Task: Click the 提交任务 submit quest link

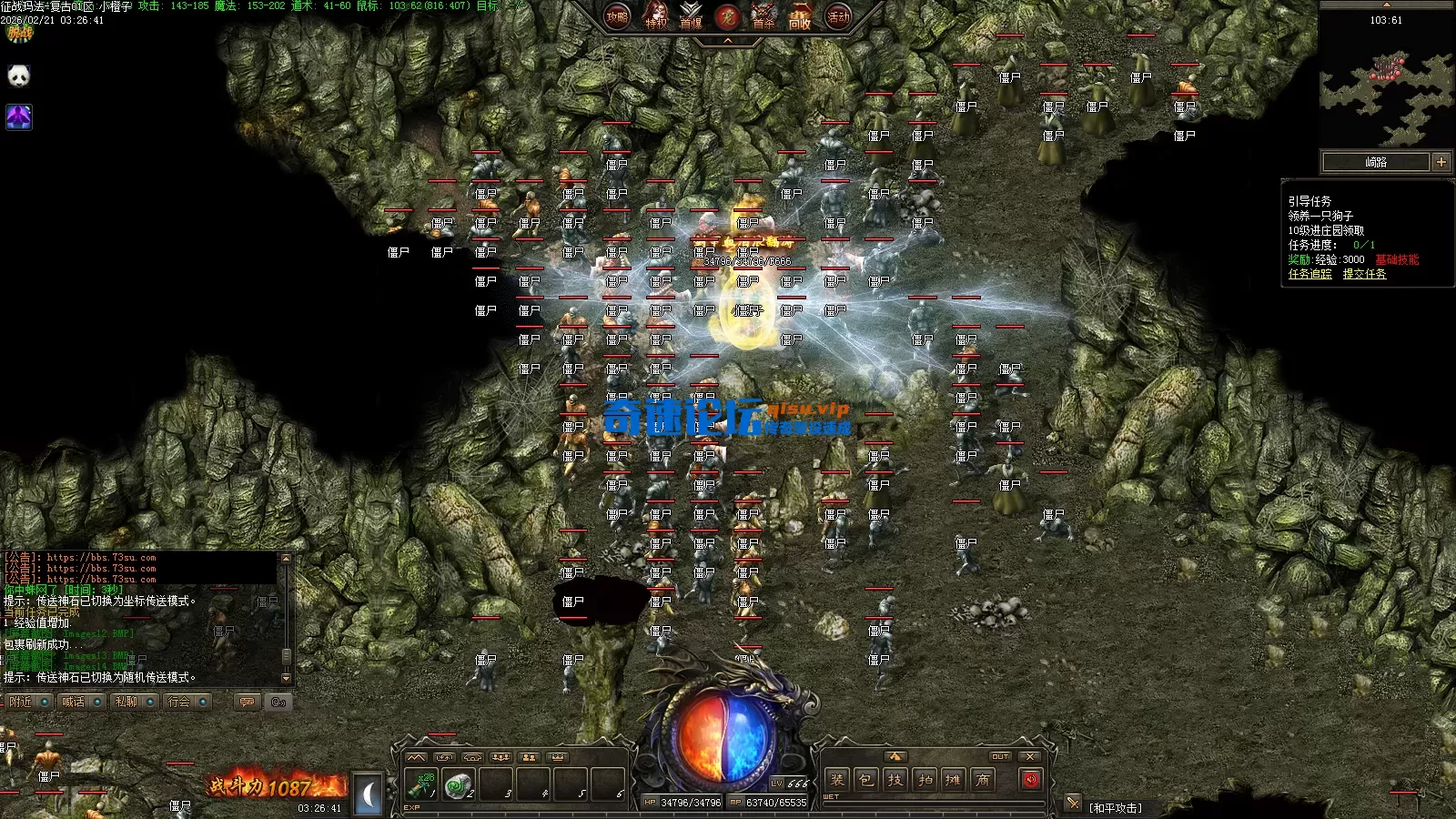Action: tap(1364, 274)
